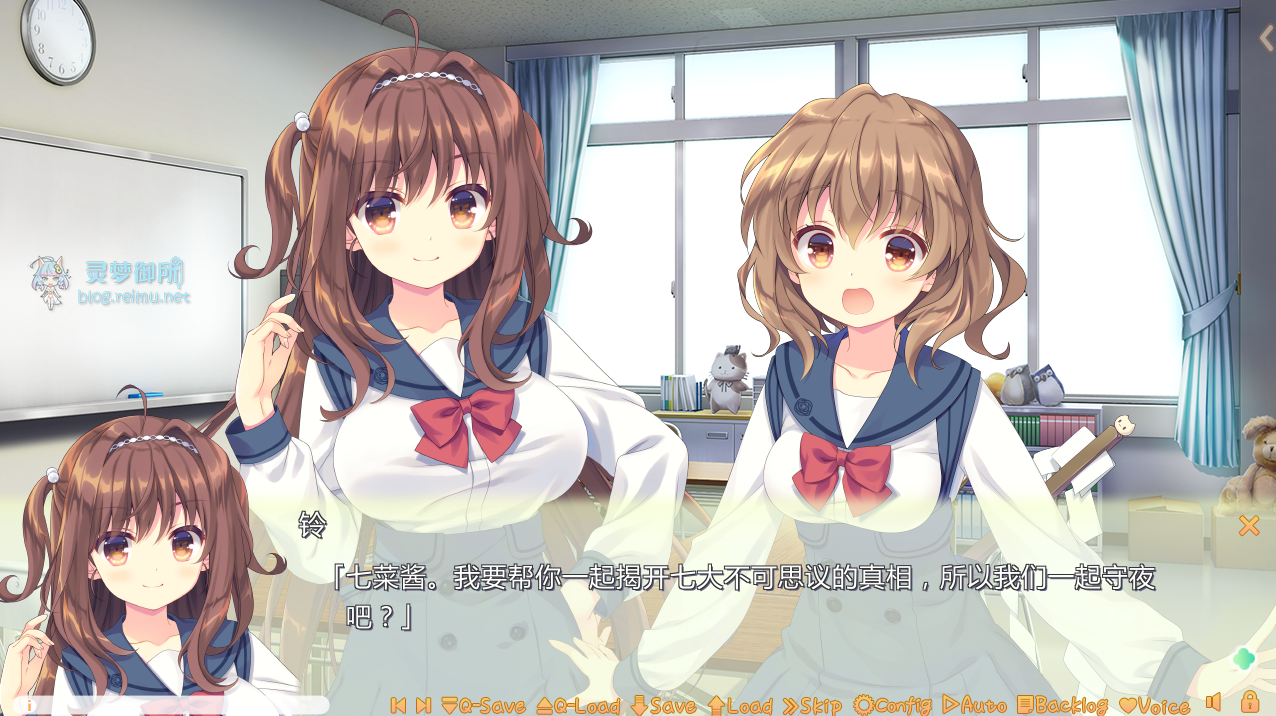Jump to the previous scene
The height and width of the screenshot is (716, 1276).
(x=398, y=705)
